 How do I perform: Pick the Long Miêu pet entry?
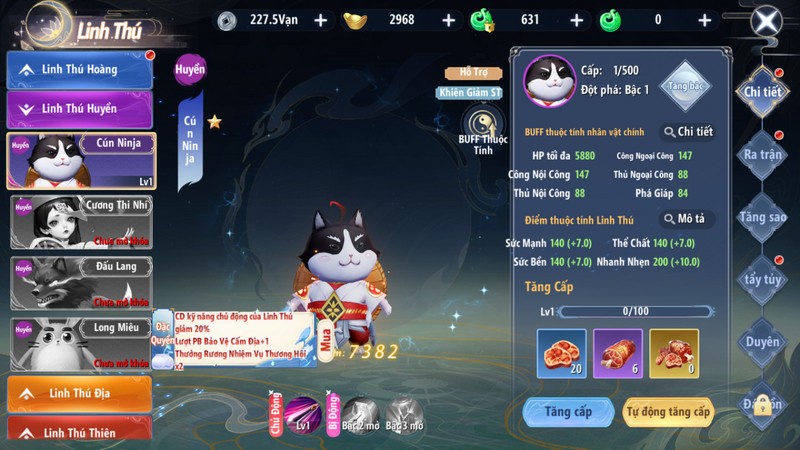81,343
